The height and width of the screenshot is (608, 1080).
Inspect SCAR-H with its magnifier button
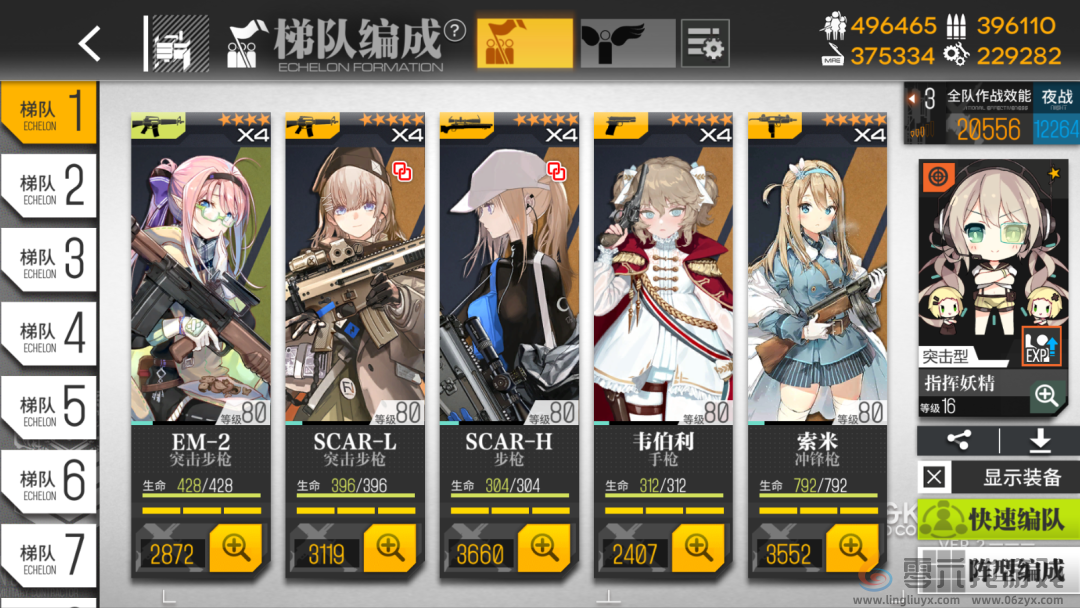(544, 548)
